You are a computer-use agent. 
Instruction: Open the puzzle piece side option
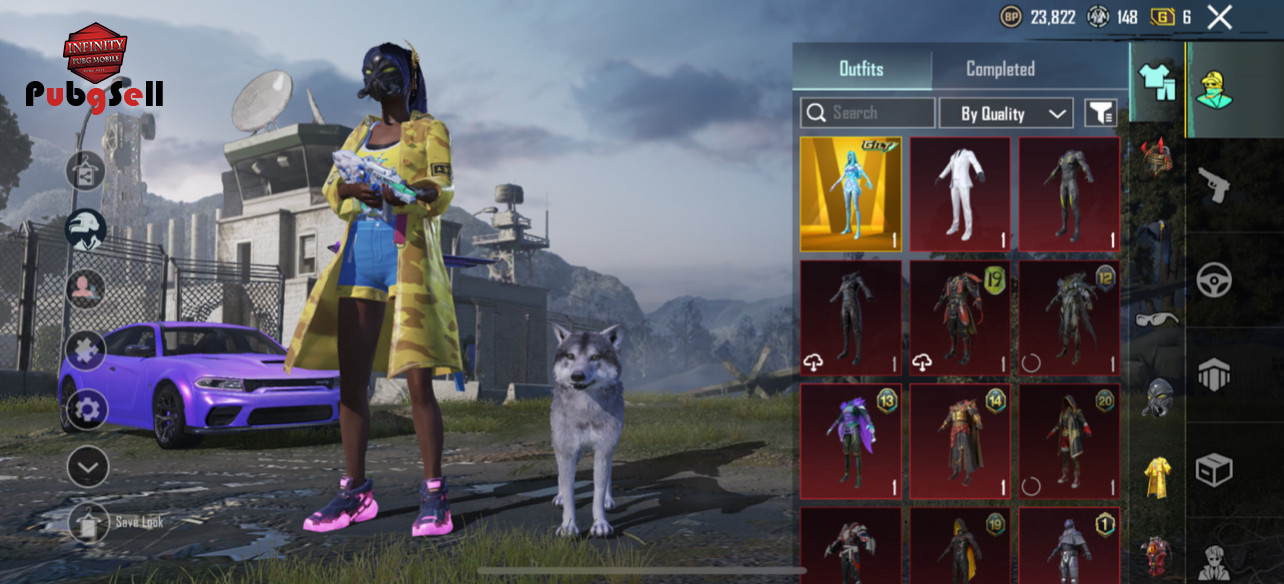(86, 350)
